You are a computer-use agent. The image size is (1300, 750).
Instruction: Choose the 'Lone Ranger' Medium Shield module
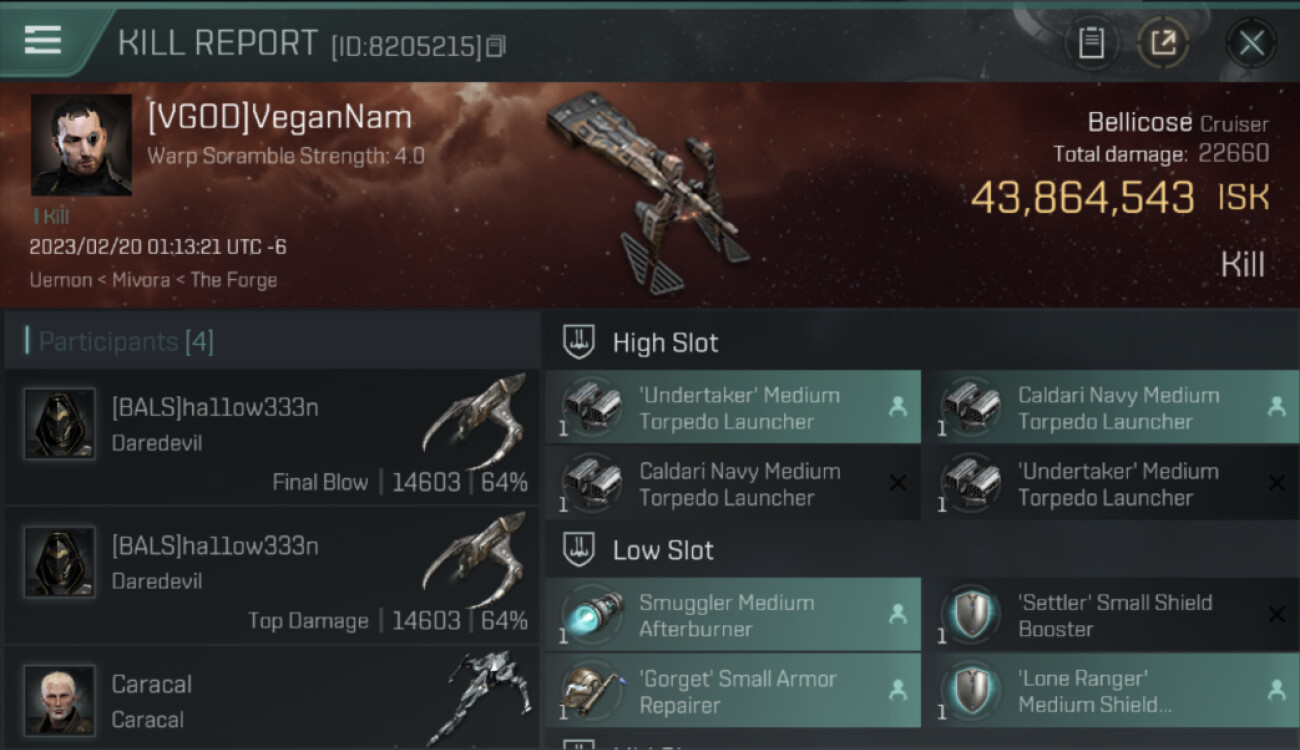[x=1110, y=691]
